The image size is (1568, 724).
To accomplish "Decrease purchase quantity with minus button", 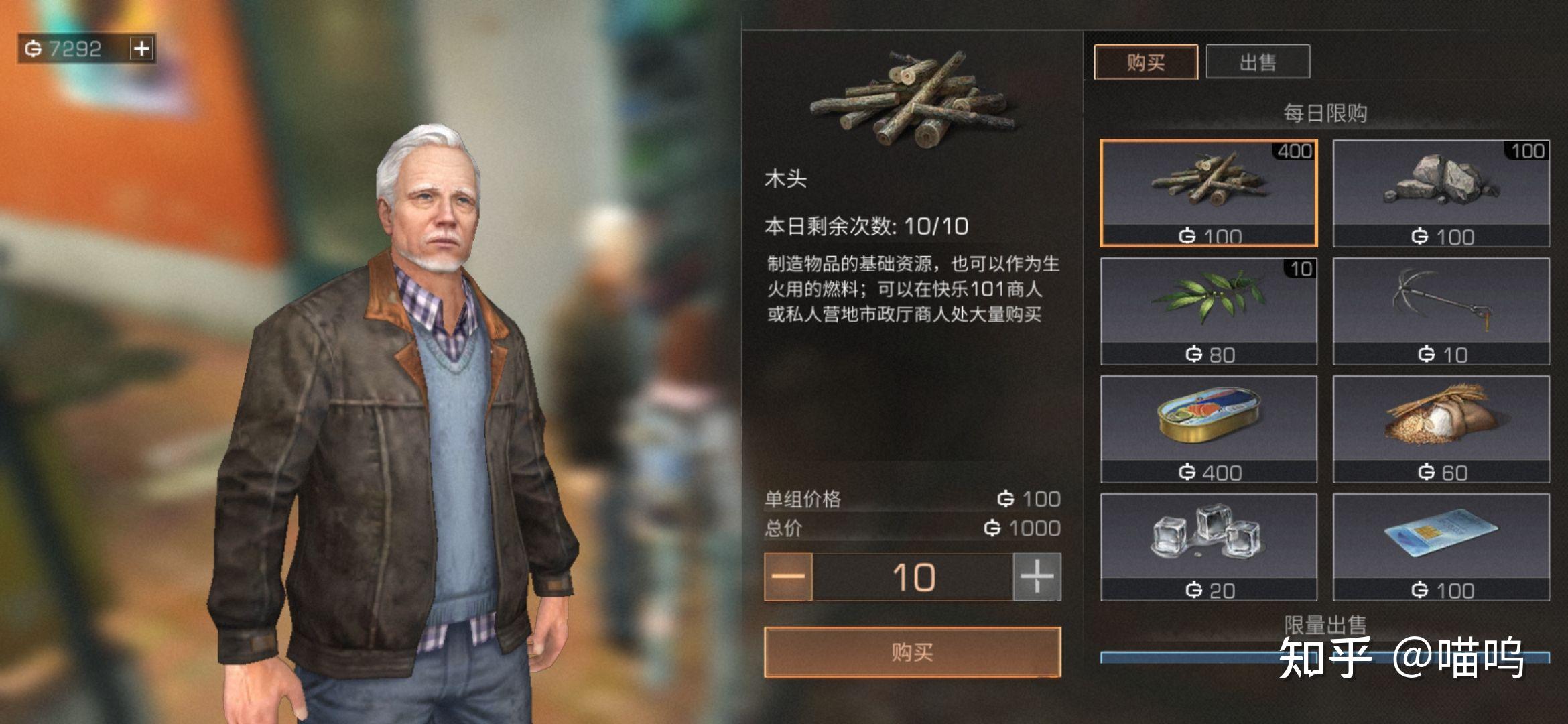I will [x=788, y=577].
